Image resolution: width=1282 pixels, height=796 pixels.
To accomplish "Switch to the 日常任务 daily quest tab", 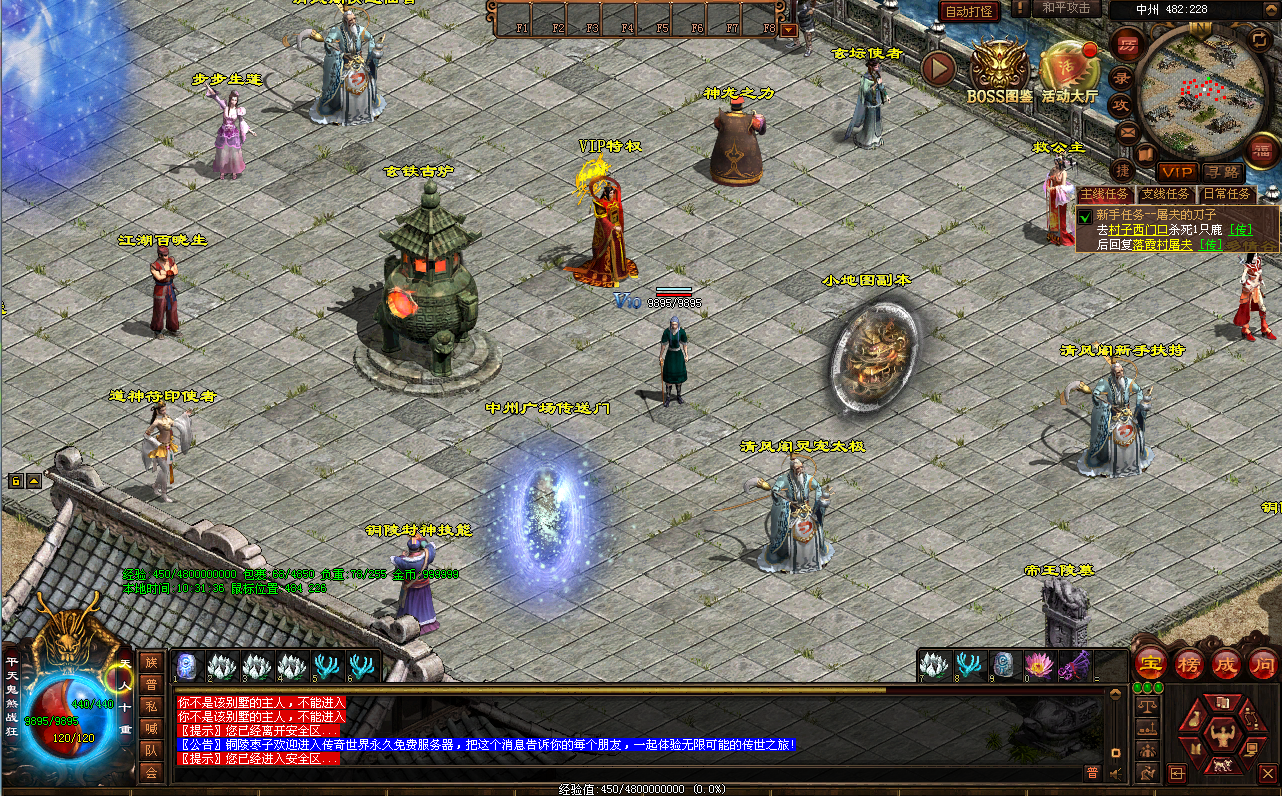I will [x=1226, y=194].
